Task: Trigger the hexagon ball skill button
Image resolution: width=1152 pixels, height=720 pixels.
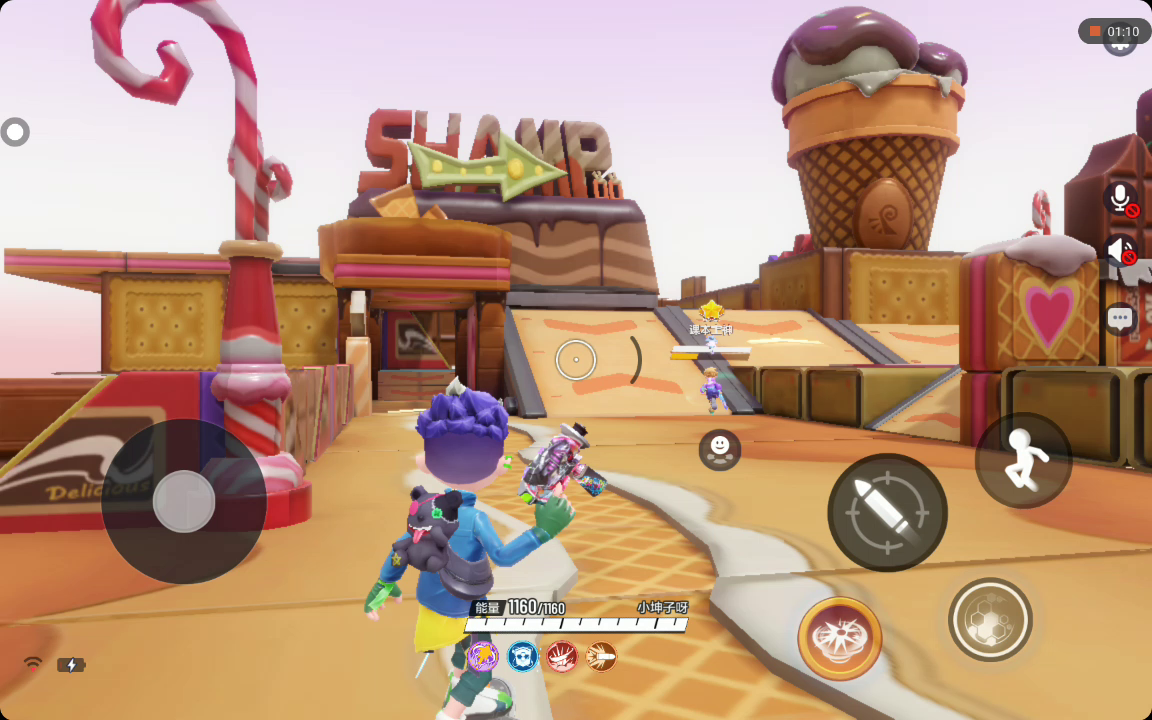Action: pos(990,620)
